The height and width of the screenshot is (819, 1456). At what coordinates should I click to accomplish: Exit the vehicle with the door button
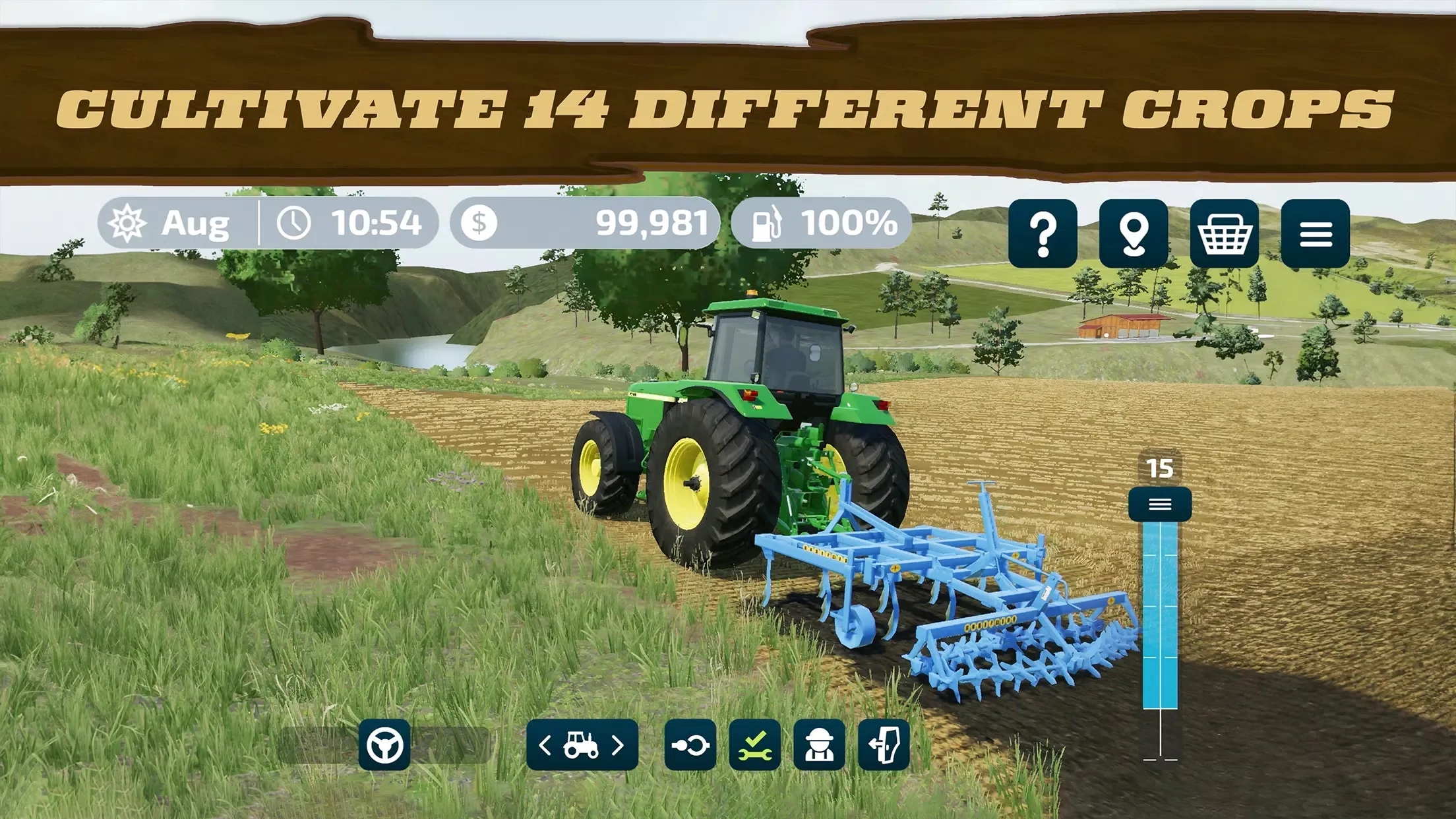[884, 745]
